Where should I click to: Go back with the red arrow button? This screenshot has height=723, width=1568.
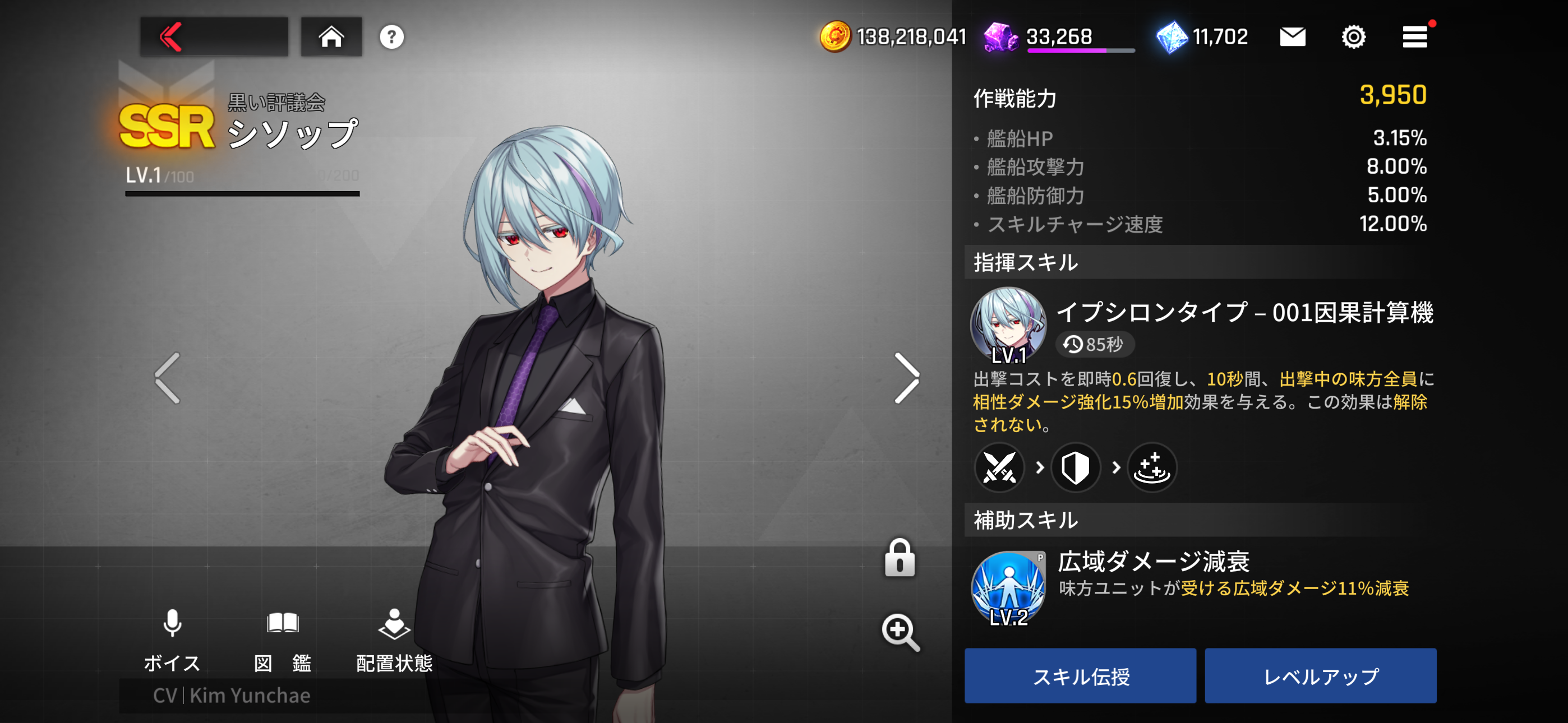[213, 37]
